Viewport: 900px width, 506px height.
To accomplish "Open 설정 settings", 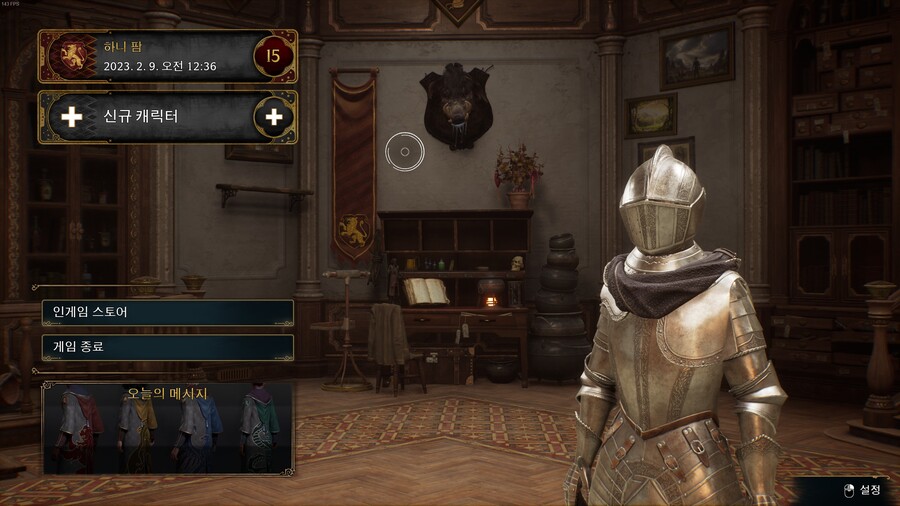I will click(x=861, y=489).
